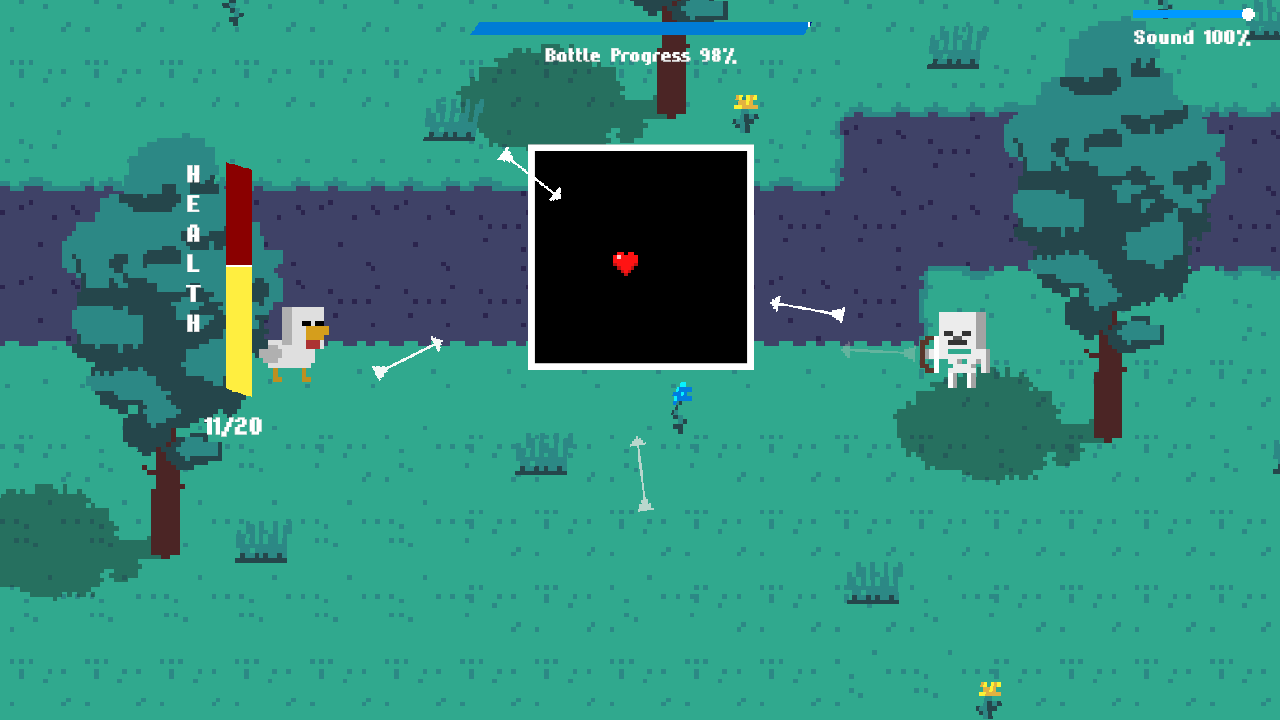Adjust the Sound volume slider knob
The width and height of the screenshot is (1280, 720).
[1247, 14]
